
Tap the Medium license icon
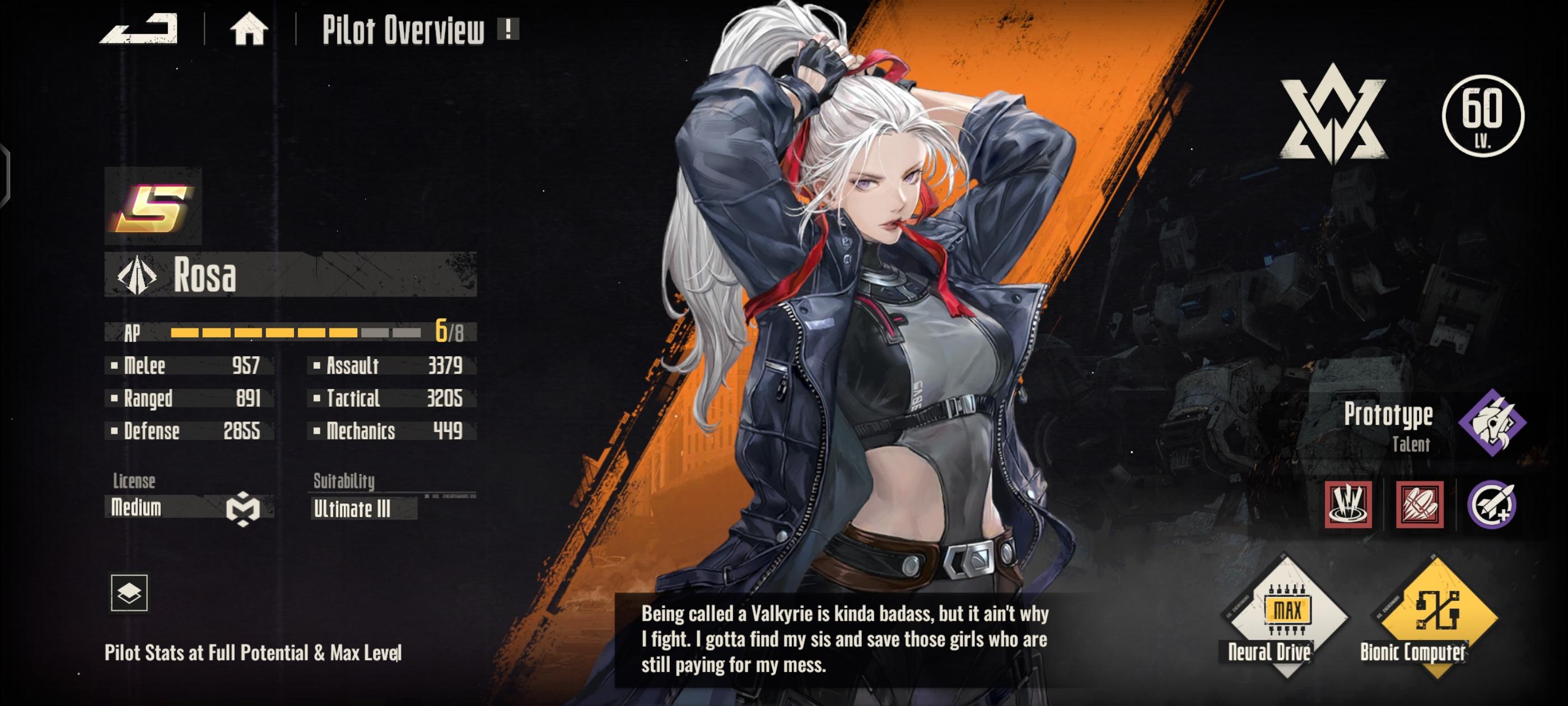[x=243, y=508]
